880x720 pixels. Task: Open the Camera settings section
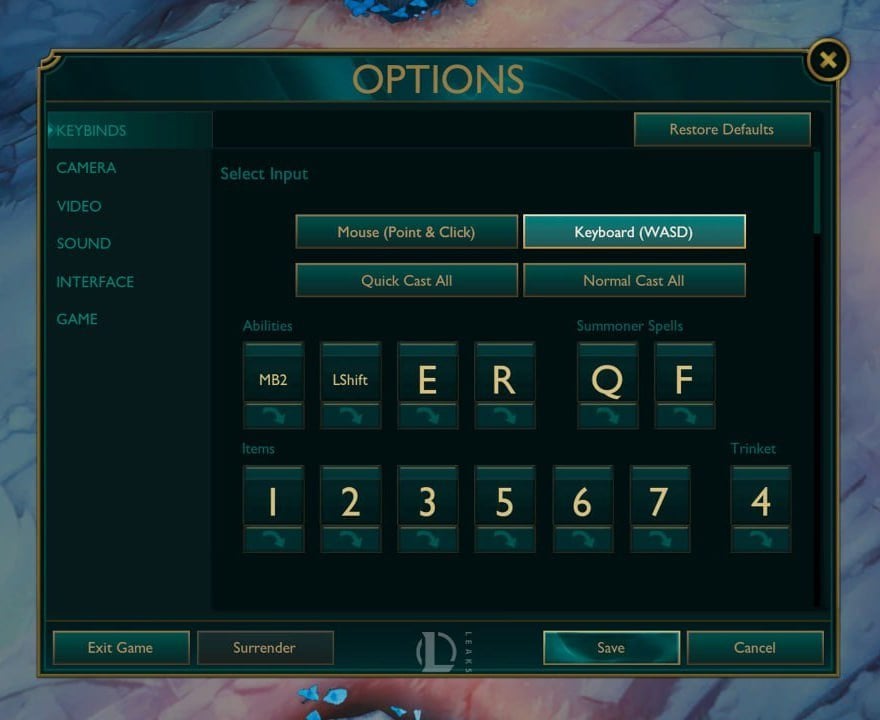[x=86, y=168]
